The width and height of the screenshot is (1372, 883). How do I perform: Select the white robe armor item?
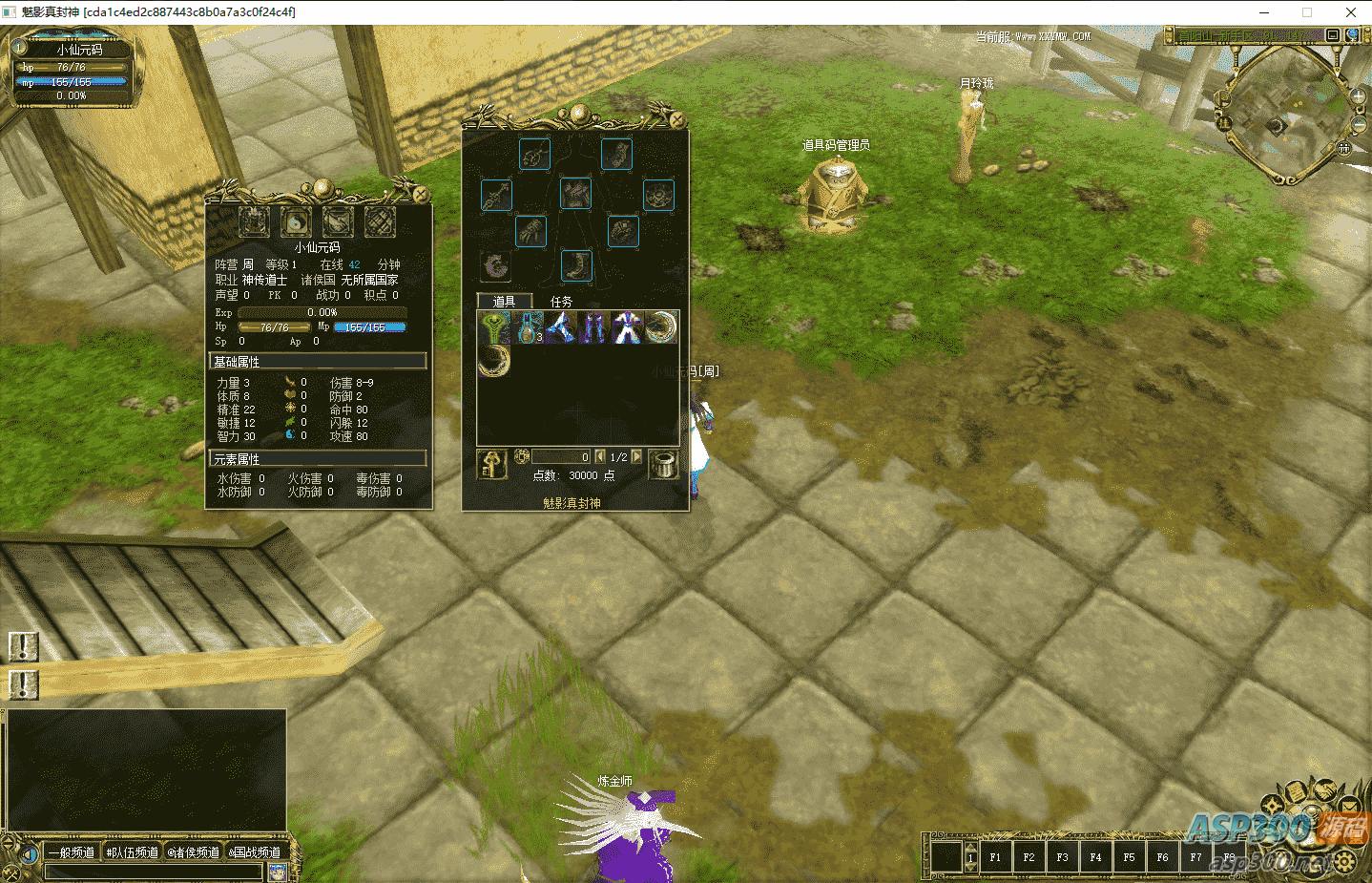tap(626, 327)
